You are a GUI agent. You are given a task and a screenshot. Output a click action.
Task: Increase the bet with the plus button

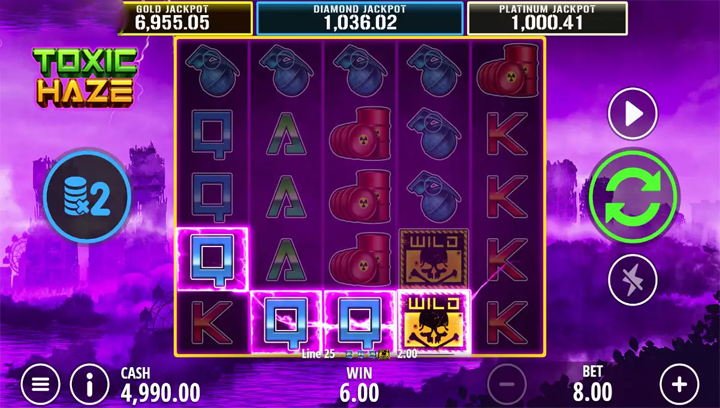pyautogui.click(x=680, y=383)
